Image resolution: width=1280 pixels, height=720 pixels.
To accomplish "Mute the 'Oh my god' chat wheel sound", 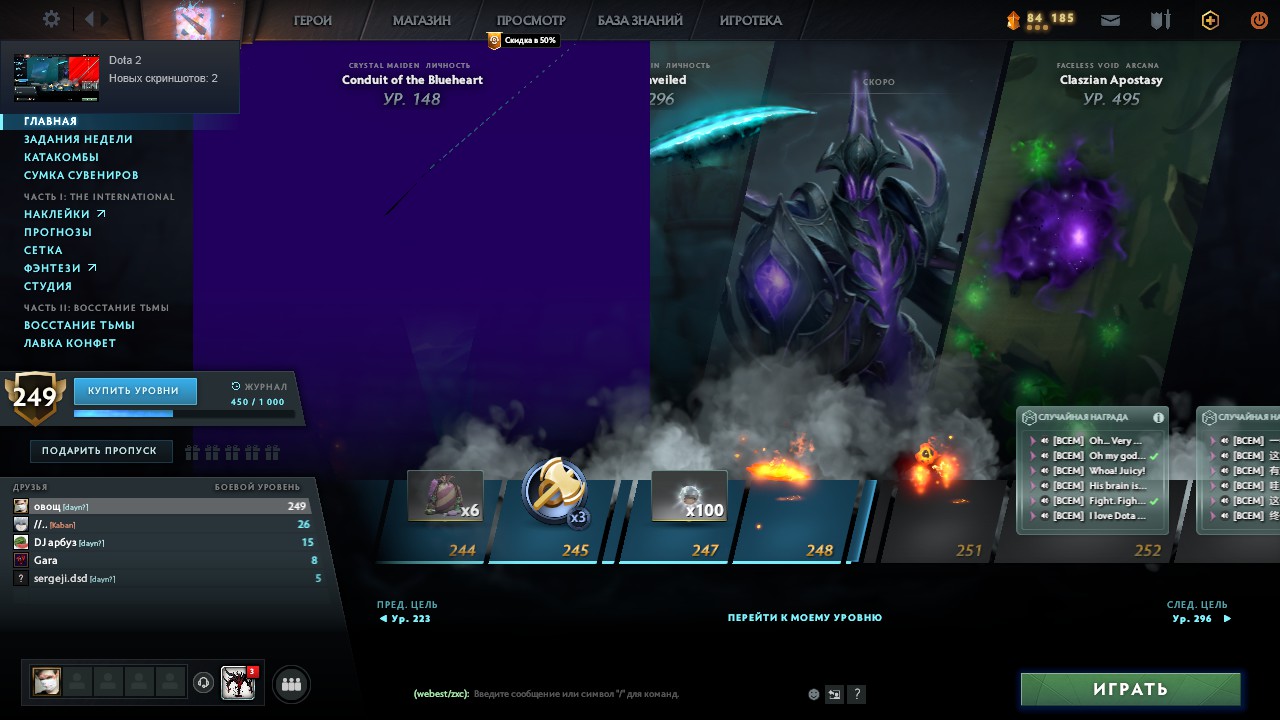I will tap(1043, 455).
